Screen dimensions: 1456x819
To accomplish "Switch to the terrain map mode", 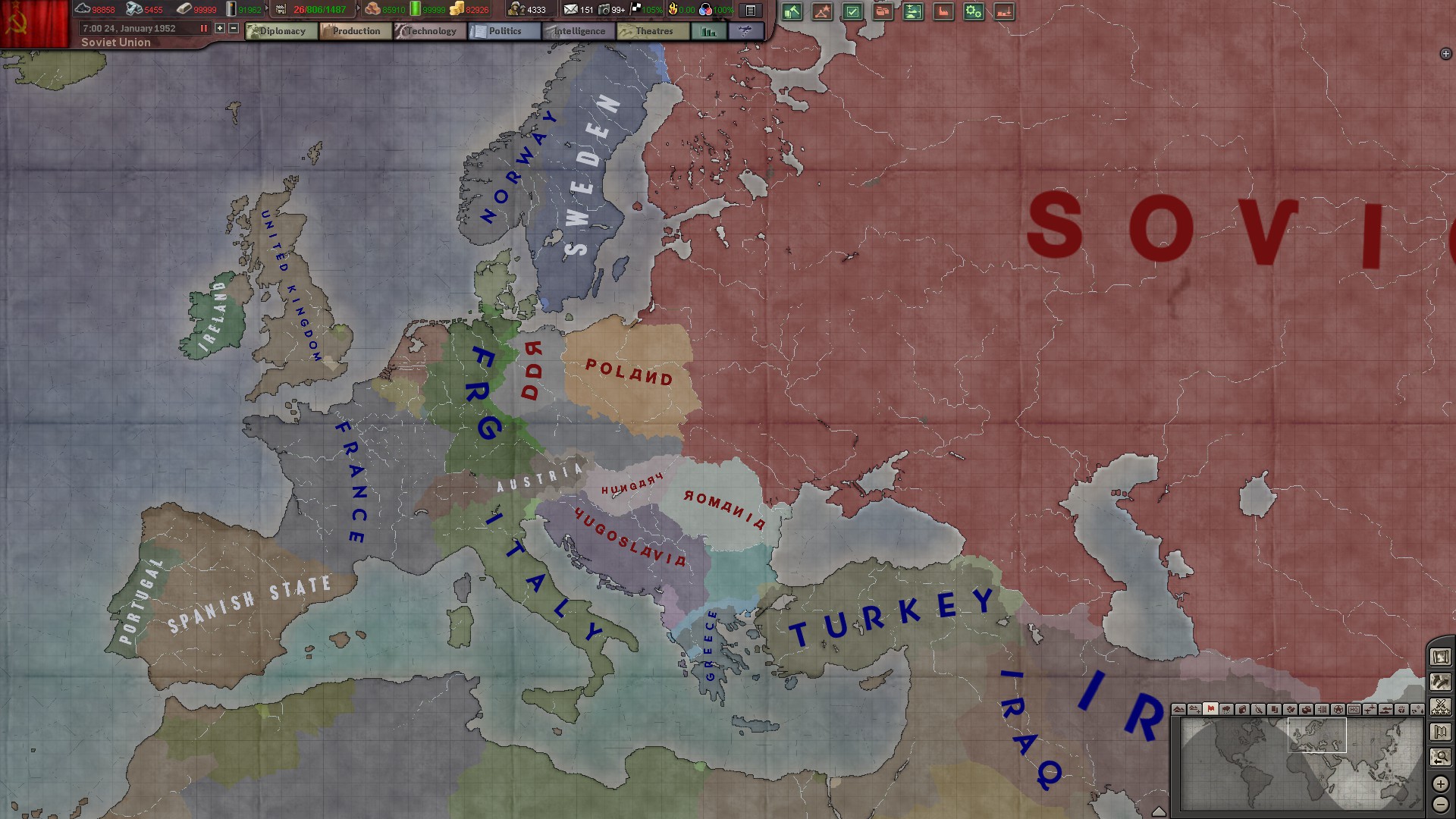I will point(1179,711).
